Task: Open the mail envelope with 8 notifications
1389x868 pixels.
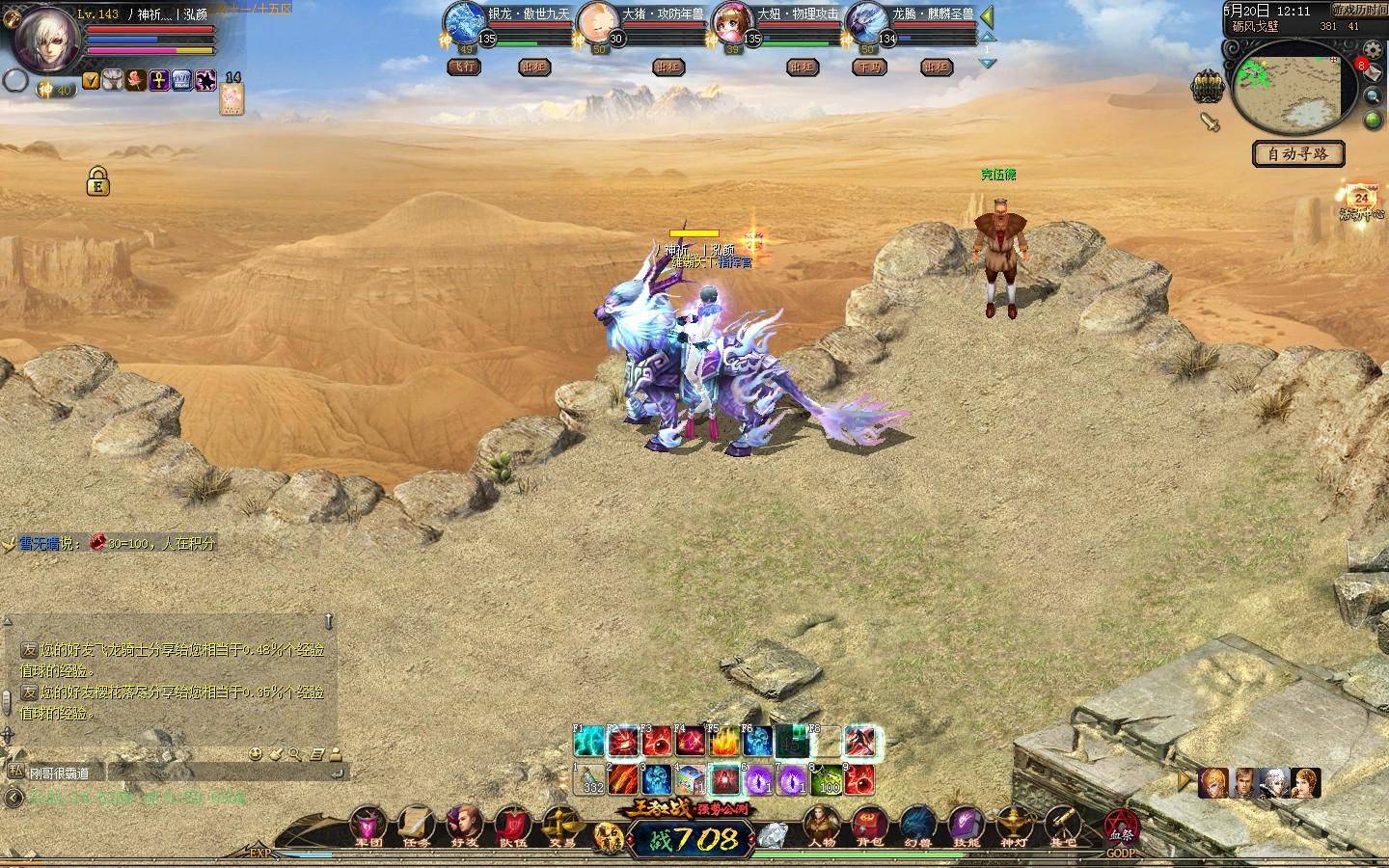Action: pyautogui.click(x=1373, y=73)
